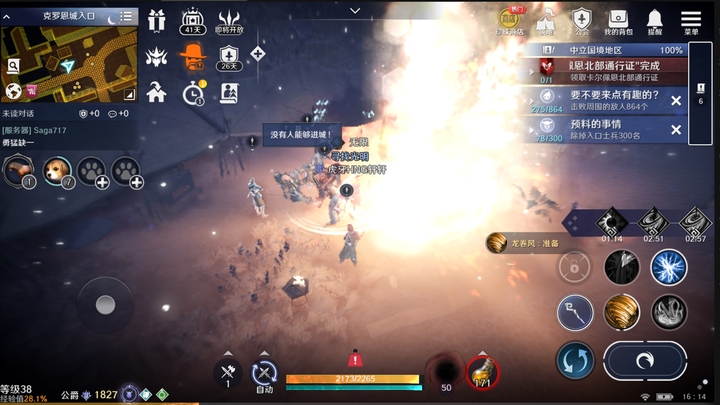
Task: Open the main 菜单 hamburger menu
Action: click(x=690, y=21)
